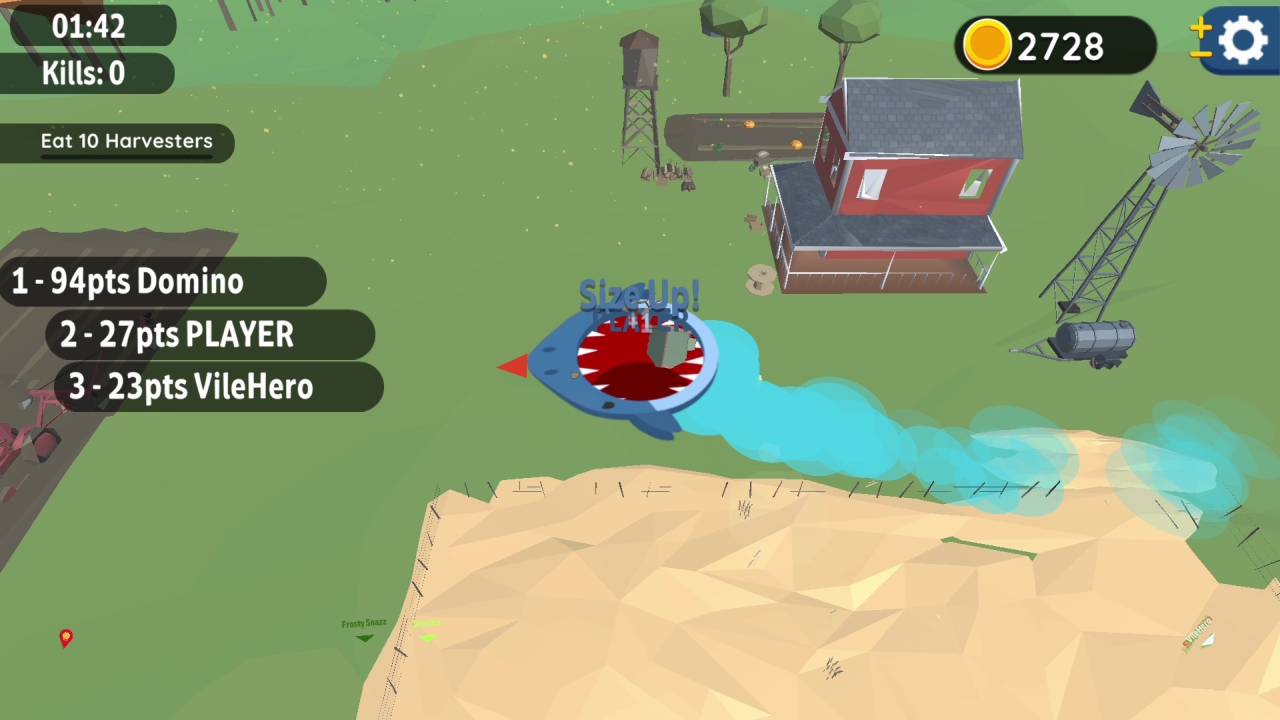Click the gold coin currency icon
Viewport: 1280px width, 720px height.
(988, 45)
